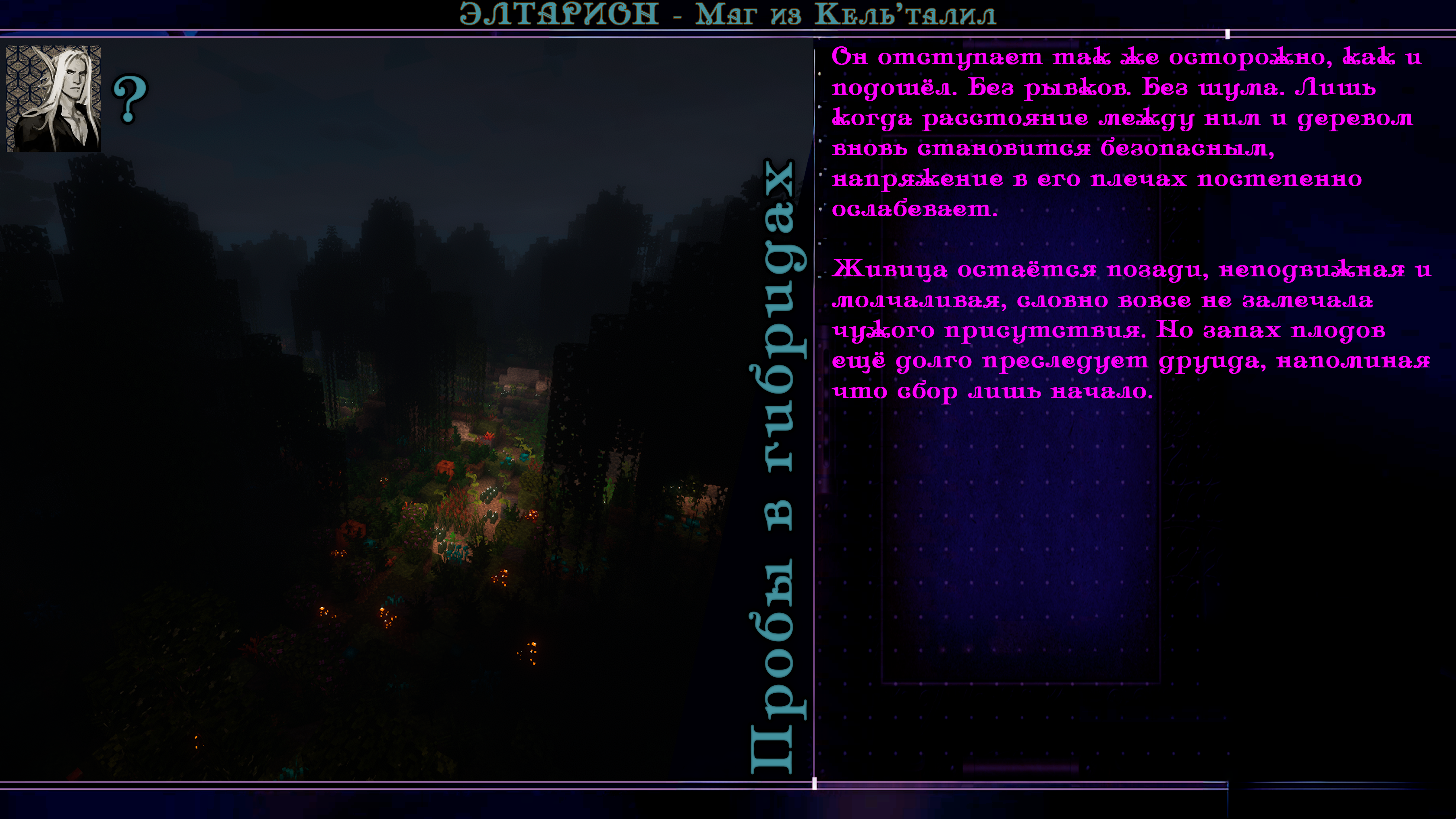Click the white-haired elf character portrait

click(54, 98)
